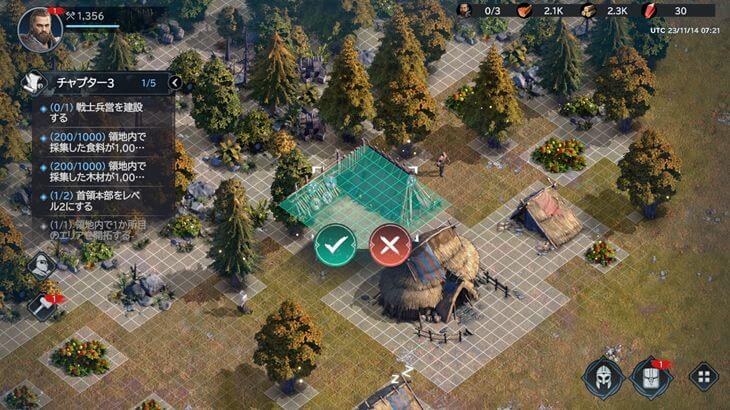Open the four-square grid menu
Screen dimensions: 730x410
(x=702, y=378)
